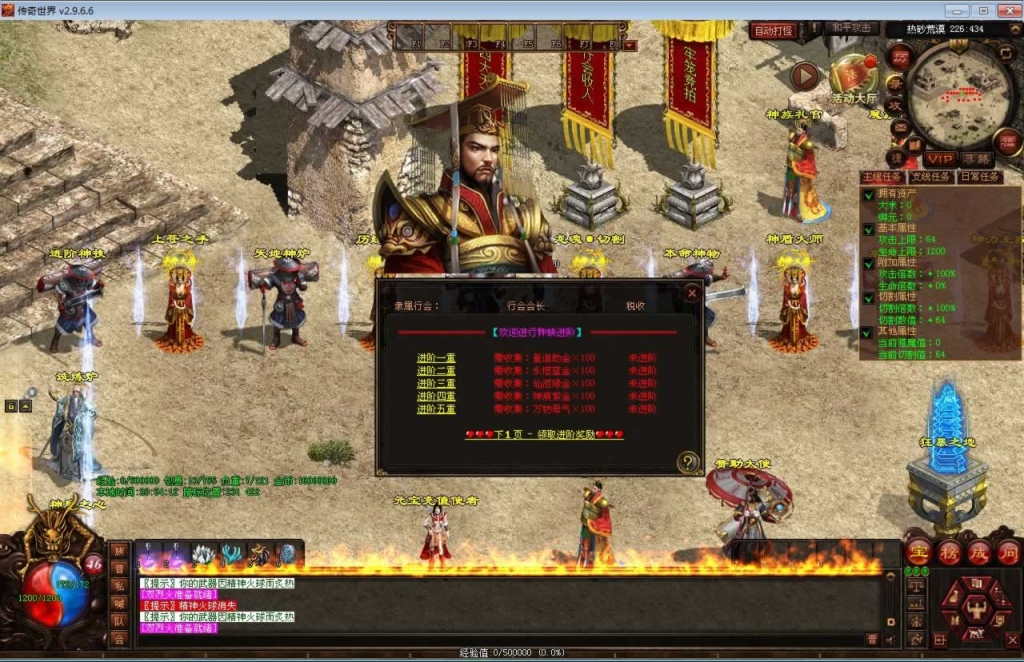
Task: Pick the 进阶三重 advancement link
Action: 436,383
